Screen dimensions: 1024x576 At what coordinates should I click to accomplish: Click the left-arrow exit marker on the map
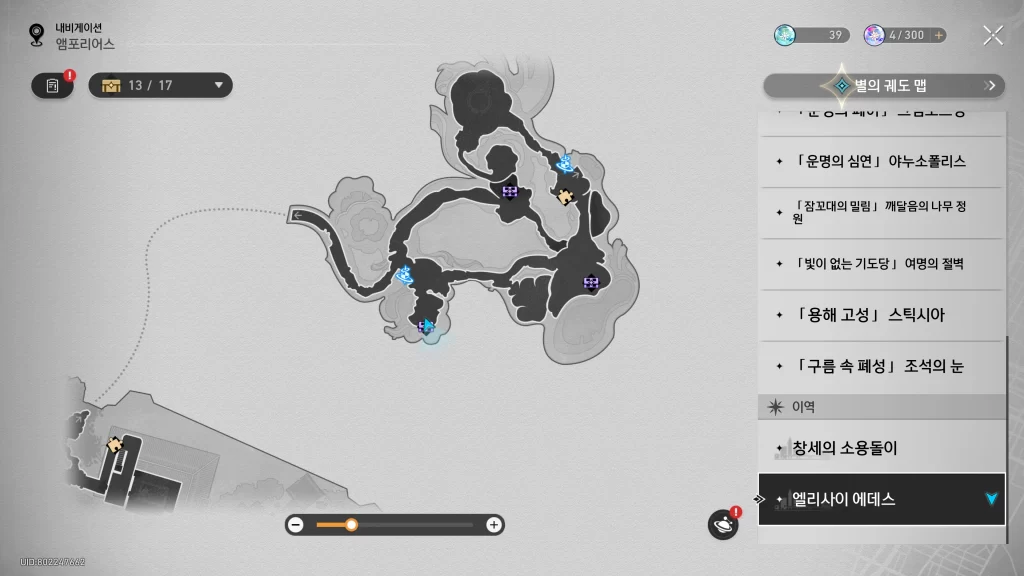tap(297, 213)
